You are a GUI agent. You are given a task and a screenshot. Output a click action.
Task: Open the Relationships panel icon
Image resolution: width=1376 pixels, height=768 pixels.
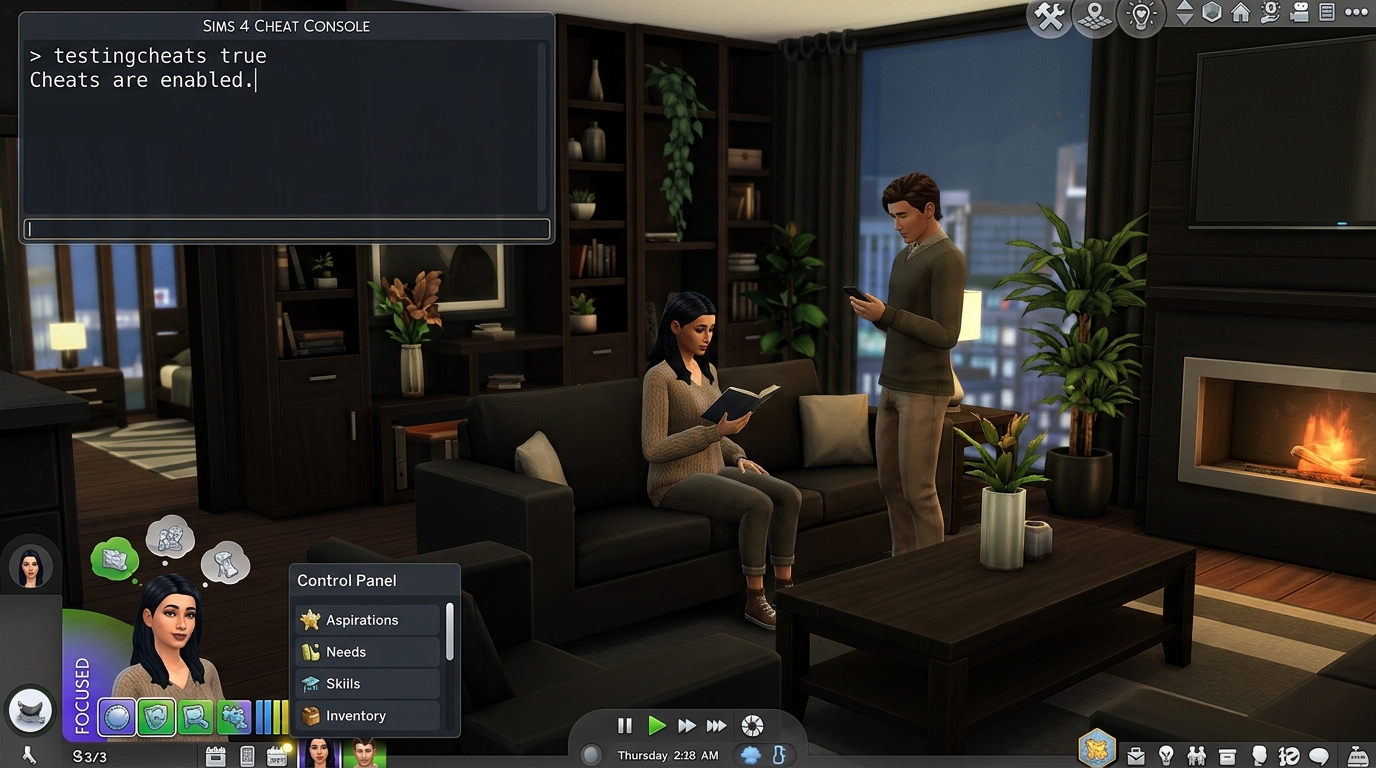(1196, 756)
